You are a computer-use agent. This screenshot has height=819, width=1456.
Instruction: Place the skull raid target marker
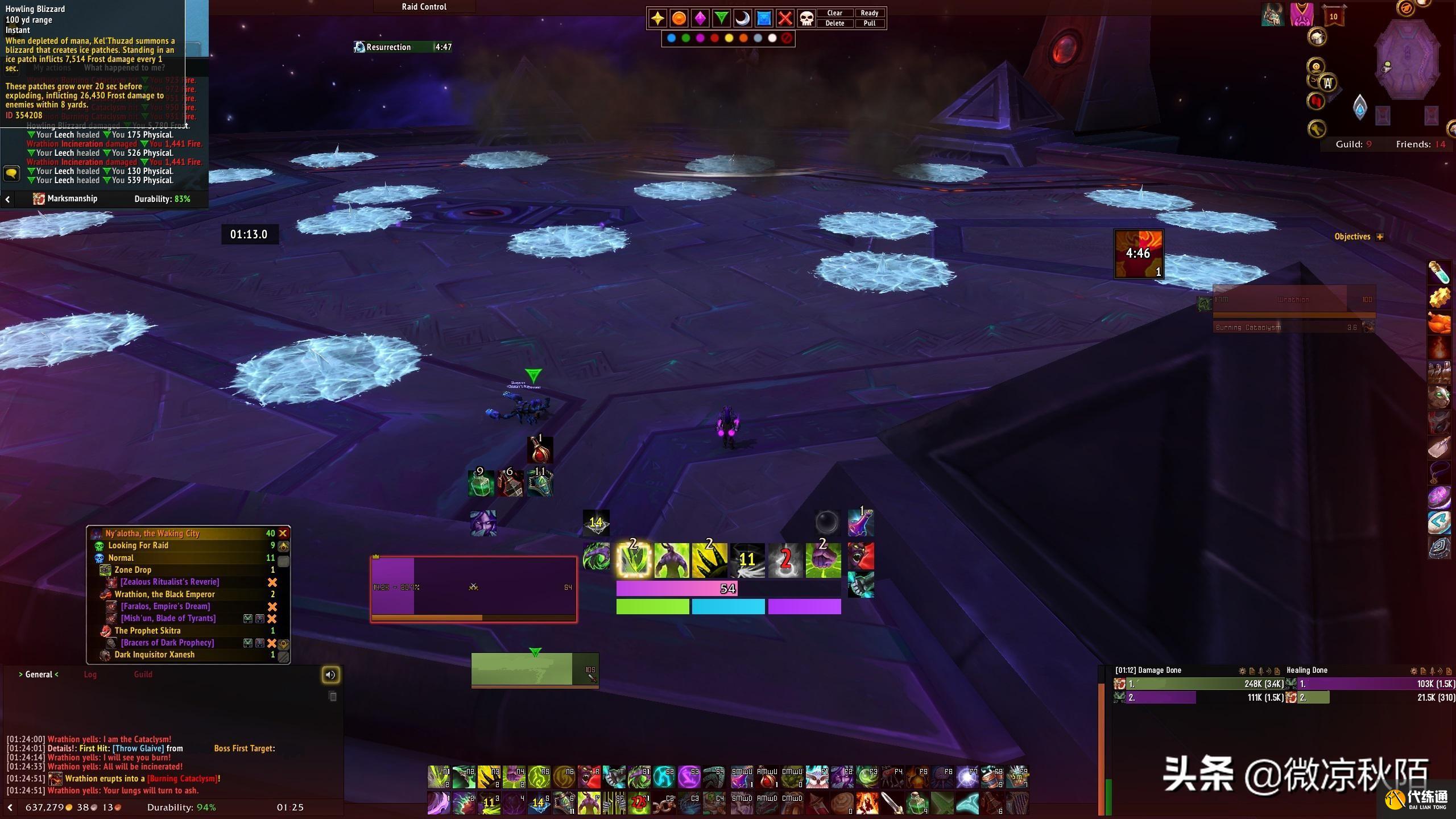(x=806, y=18)
